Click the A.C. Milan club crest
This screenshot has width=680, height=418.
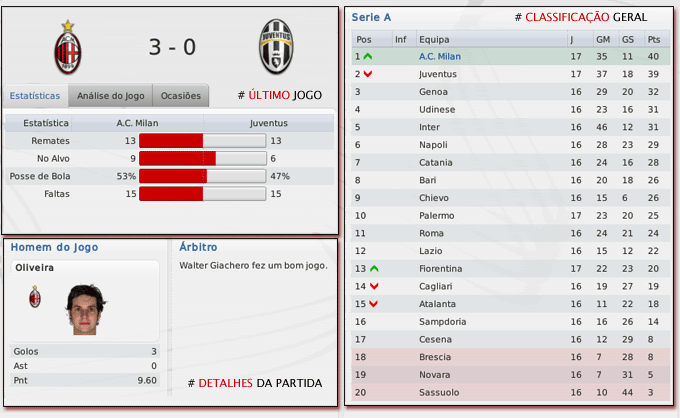68,46
